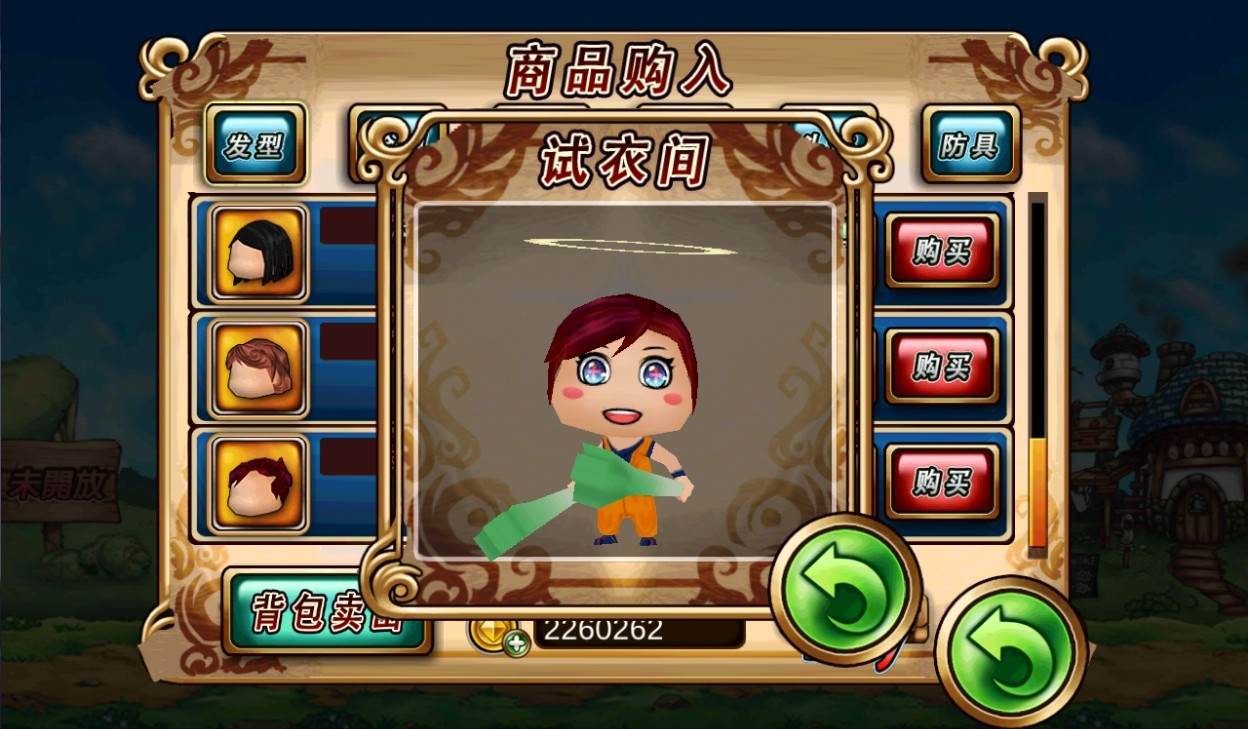Click 购买 in the black hair row

point(942,250)
